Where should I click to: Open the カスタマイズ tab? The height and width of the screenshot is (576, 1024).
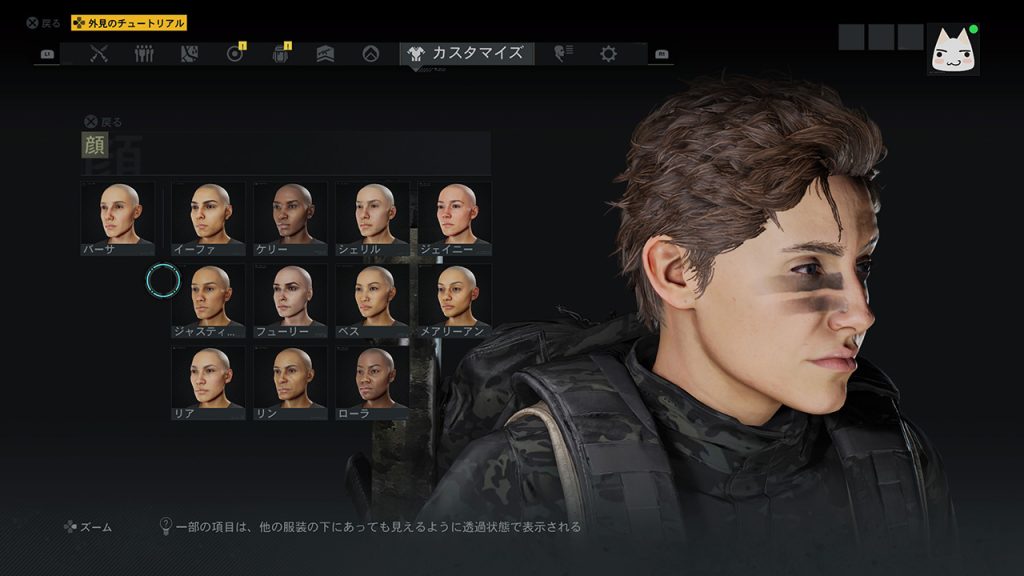point(466,53)
